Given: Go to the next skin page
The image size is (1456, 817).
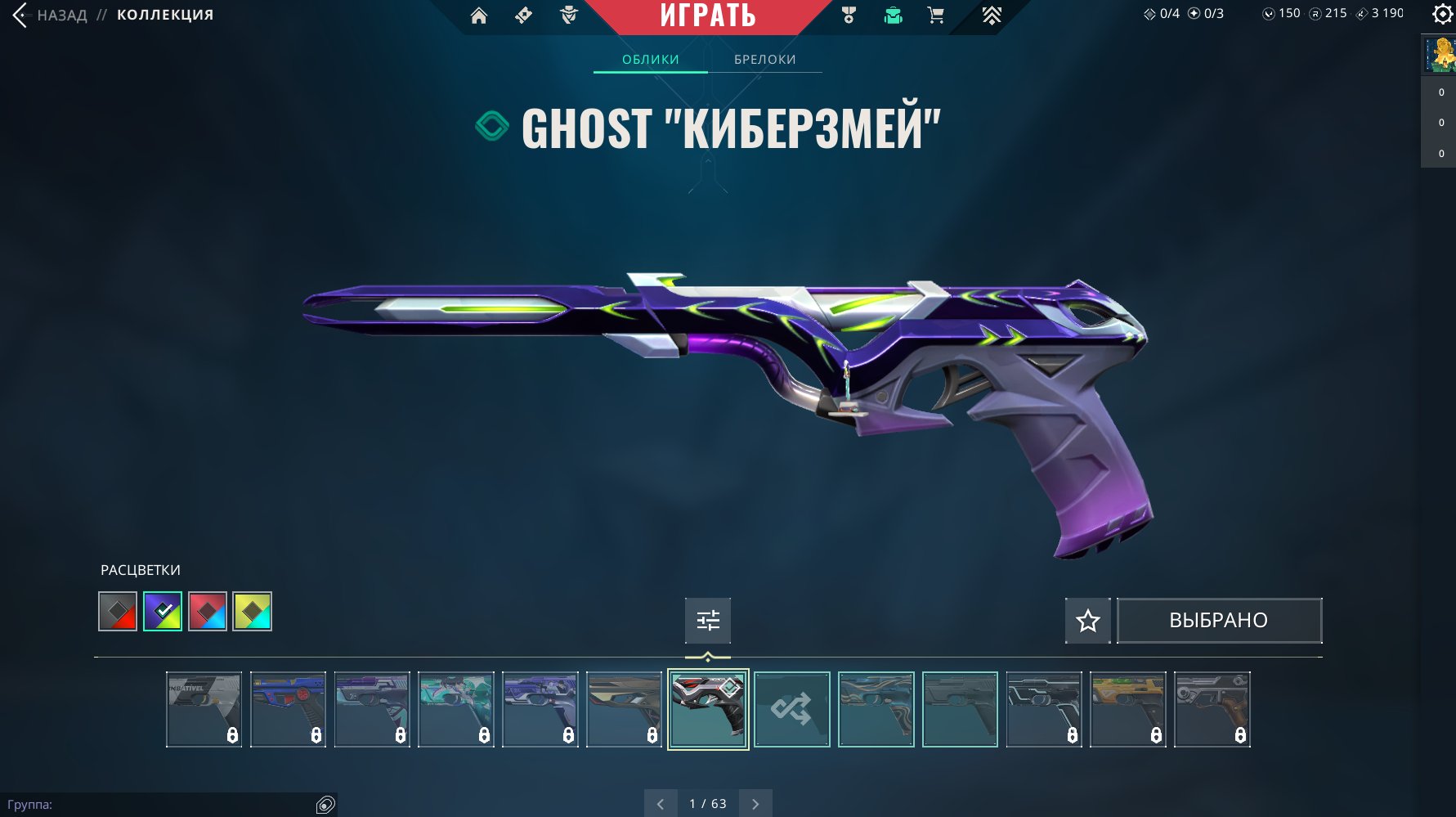Looking at the screenshot, I should coord(755,804).
